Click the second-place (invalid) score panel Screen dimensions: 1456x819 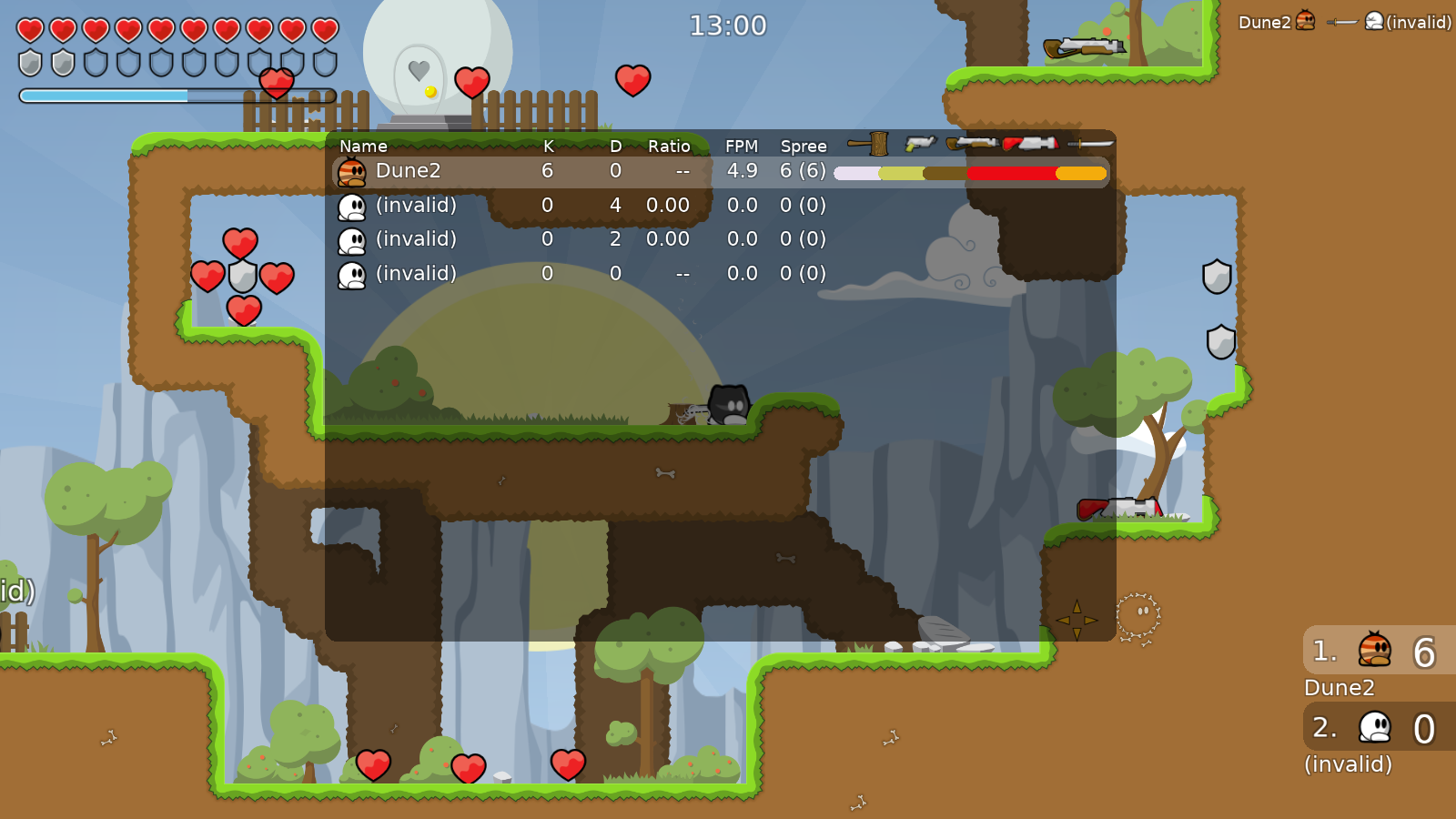[x=1380, y=727]
